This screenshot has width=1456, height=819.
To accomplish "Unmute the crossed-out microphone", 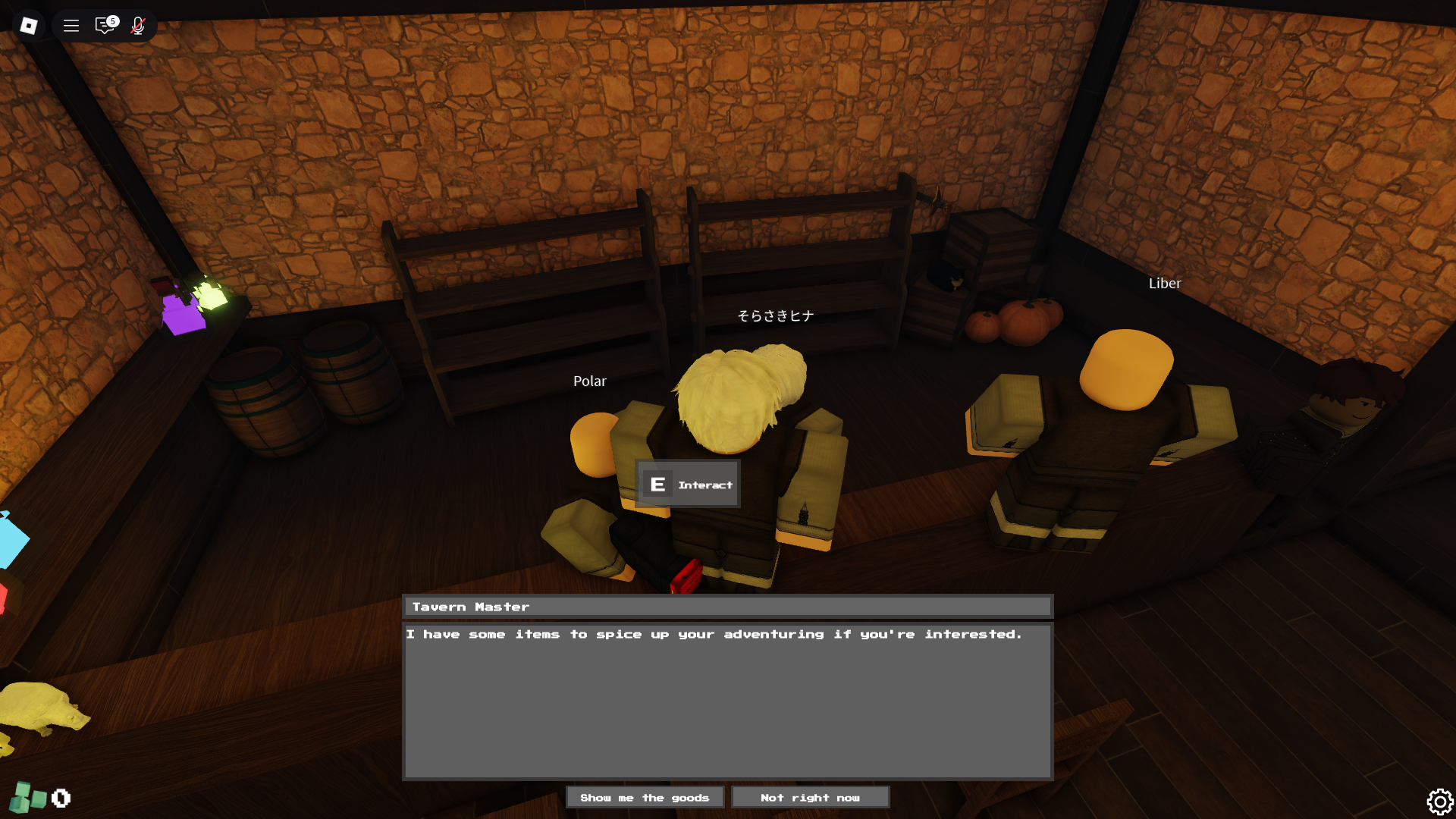I will (138, 25).
